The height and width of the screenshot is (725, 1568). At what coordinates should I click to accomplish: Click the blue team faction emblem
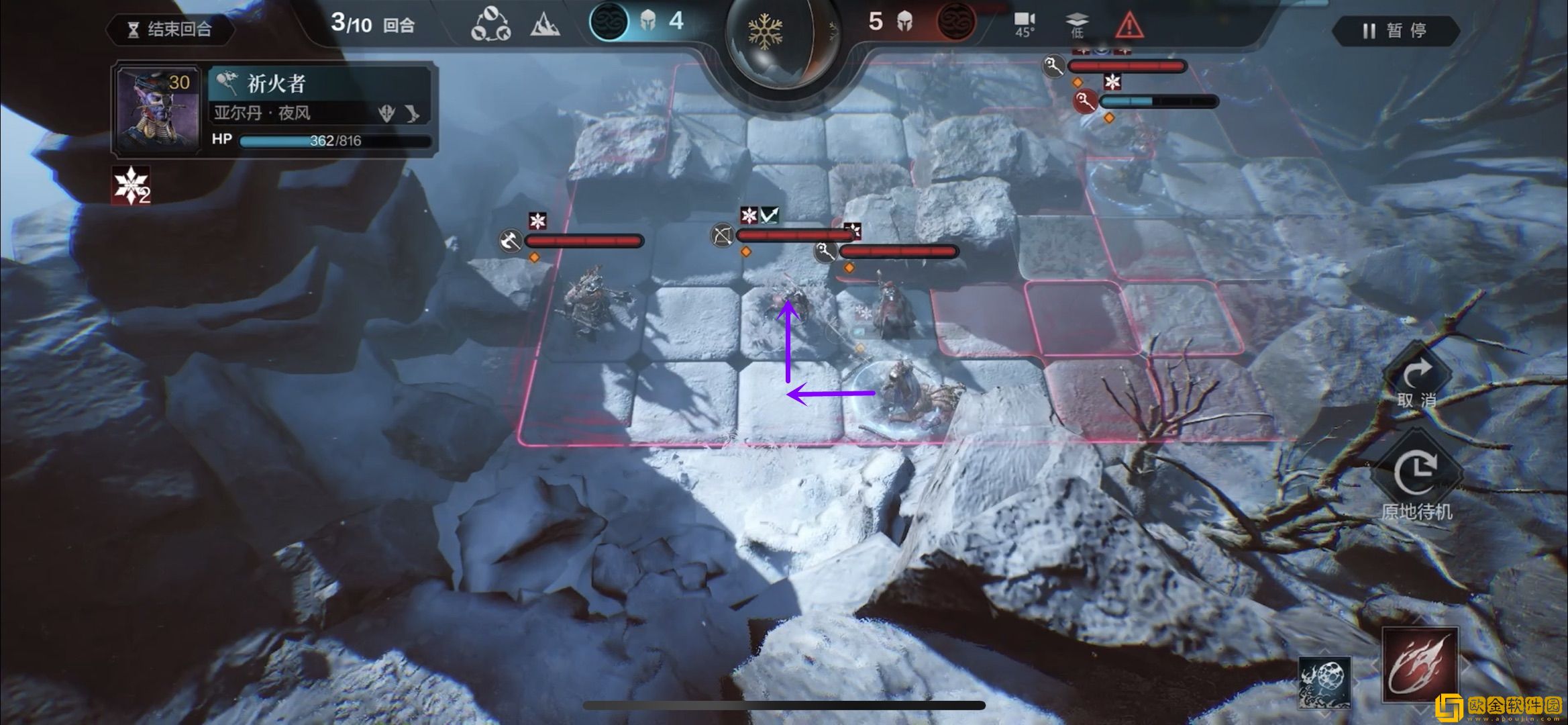coord(609,22)
